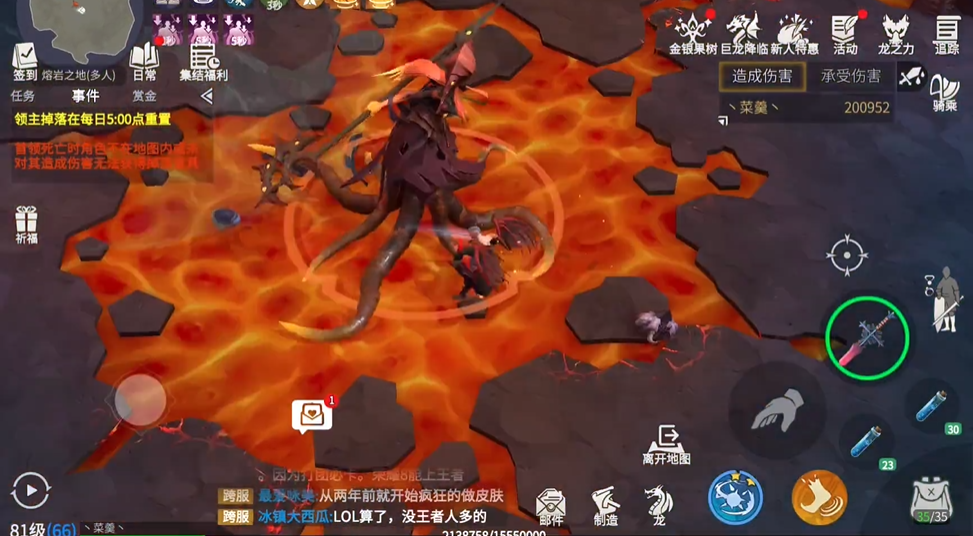Tap the 骑乘 mount button
This screenshot has width=973, height=536.
(944, 92)
